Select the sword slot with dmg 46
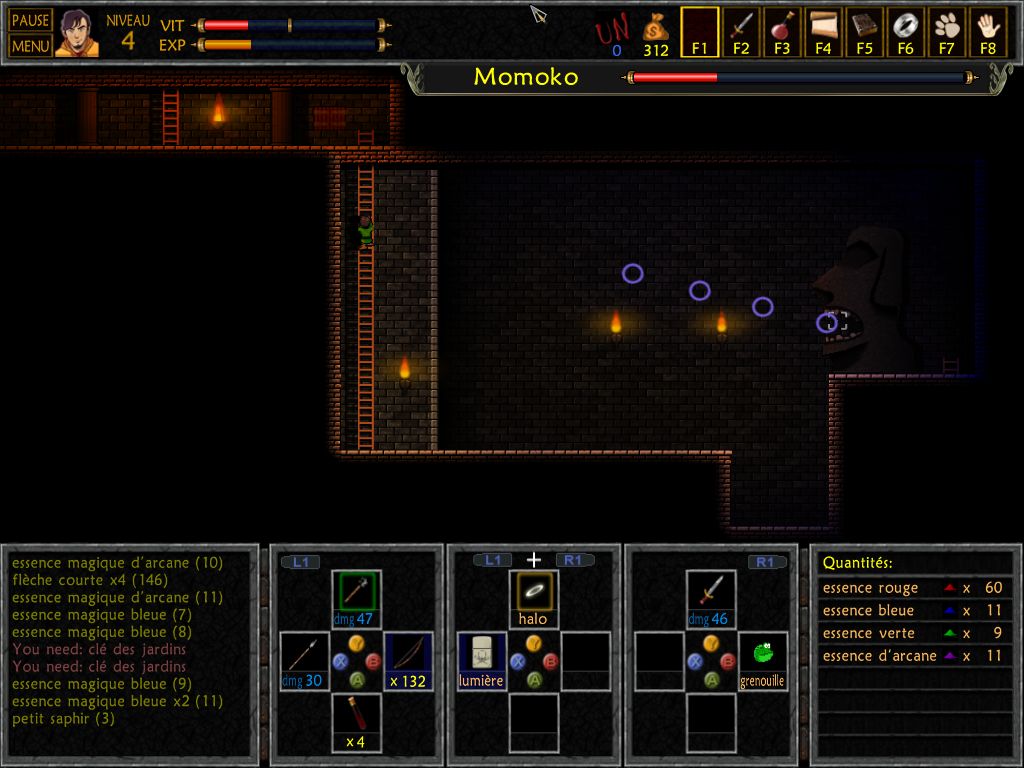Viewport: 1024px width, 768px height. pyautogui.click(x=711, y=597)
